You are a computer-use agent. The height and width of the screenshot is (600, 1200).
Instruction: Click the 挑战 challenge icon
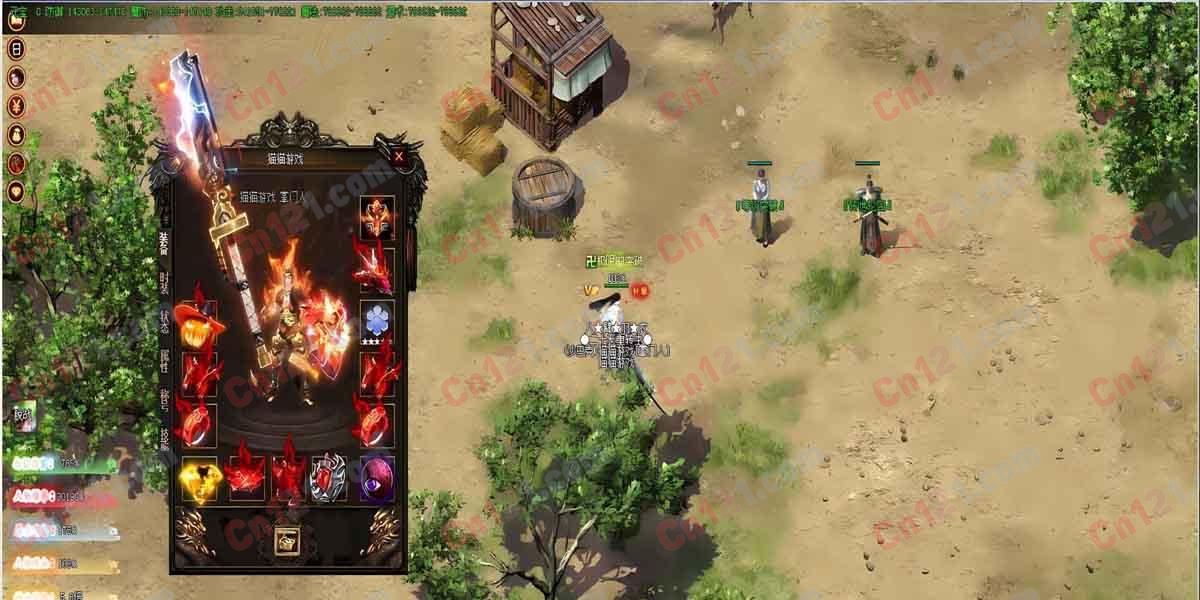coord(23,415)
